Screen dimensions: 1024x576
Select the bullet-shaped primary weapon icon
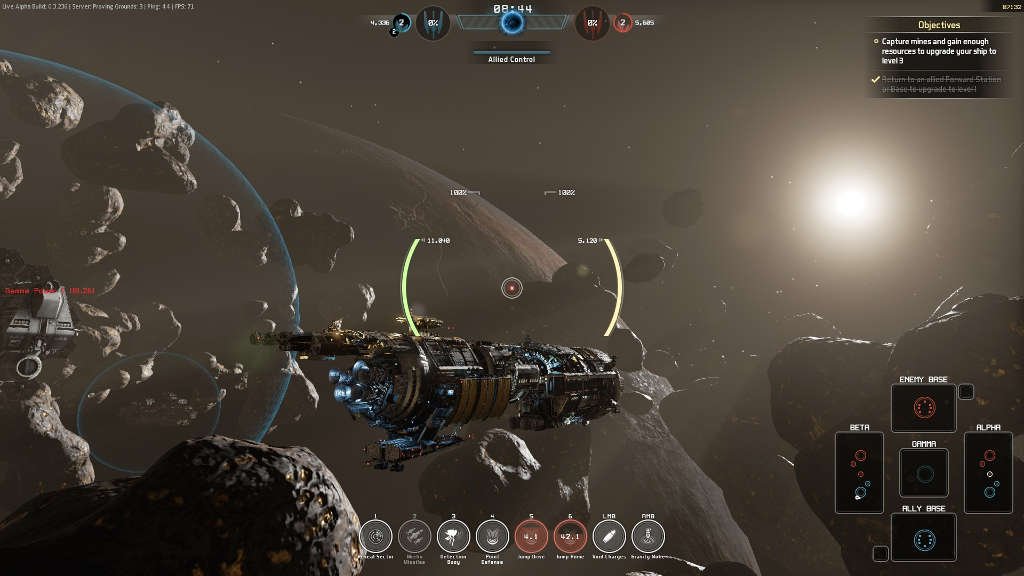coord(610,536)
